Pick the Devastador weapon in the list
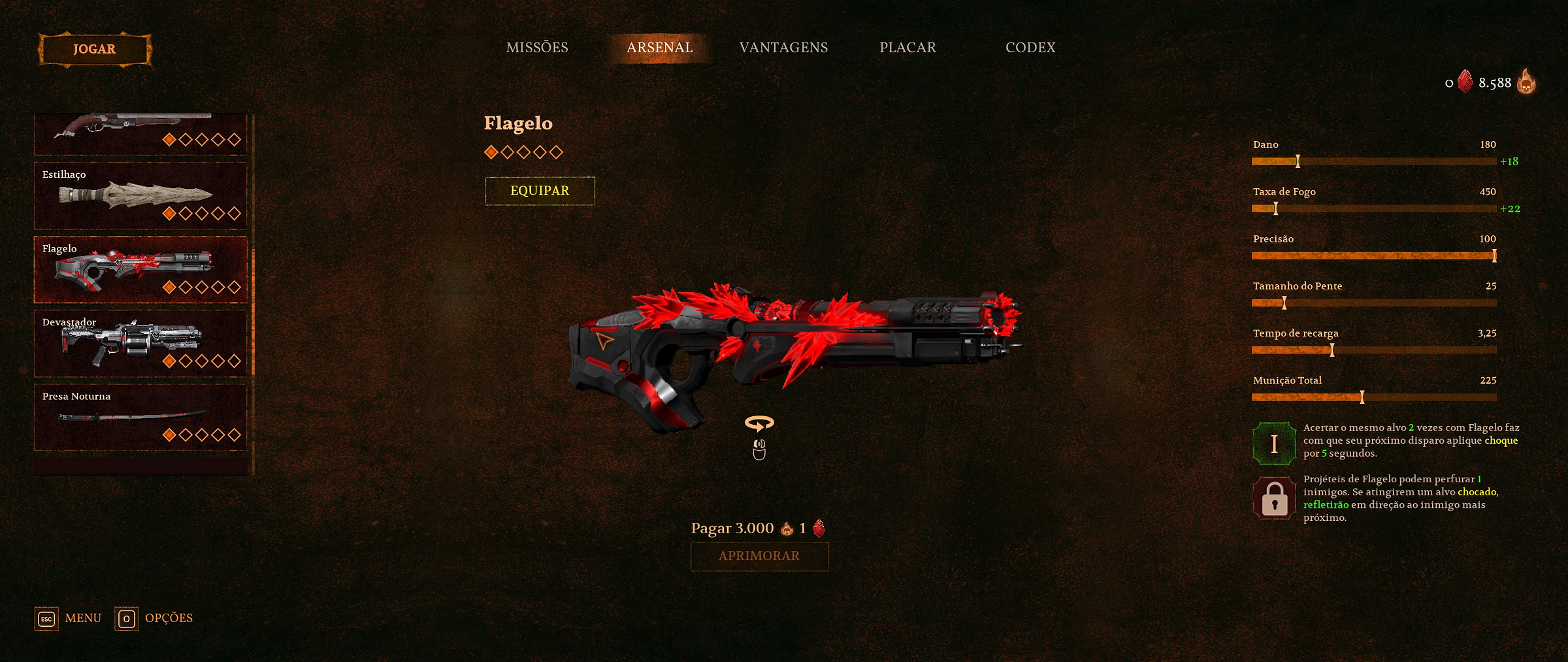Viewport: 1568px width, 662px height. point(140,343)
